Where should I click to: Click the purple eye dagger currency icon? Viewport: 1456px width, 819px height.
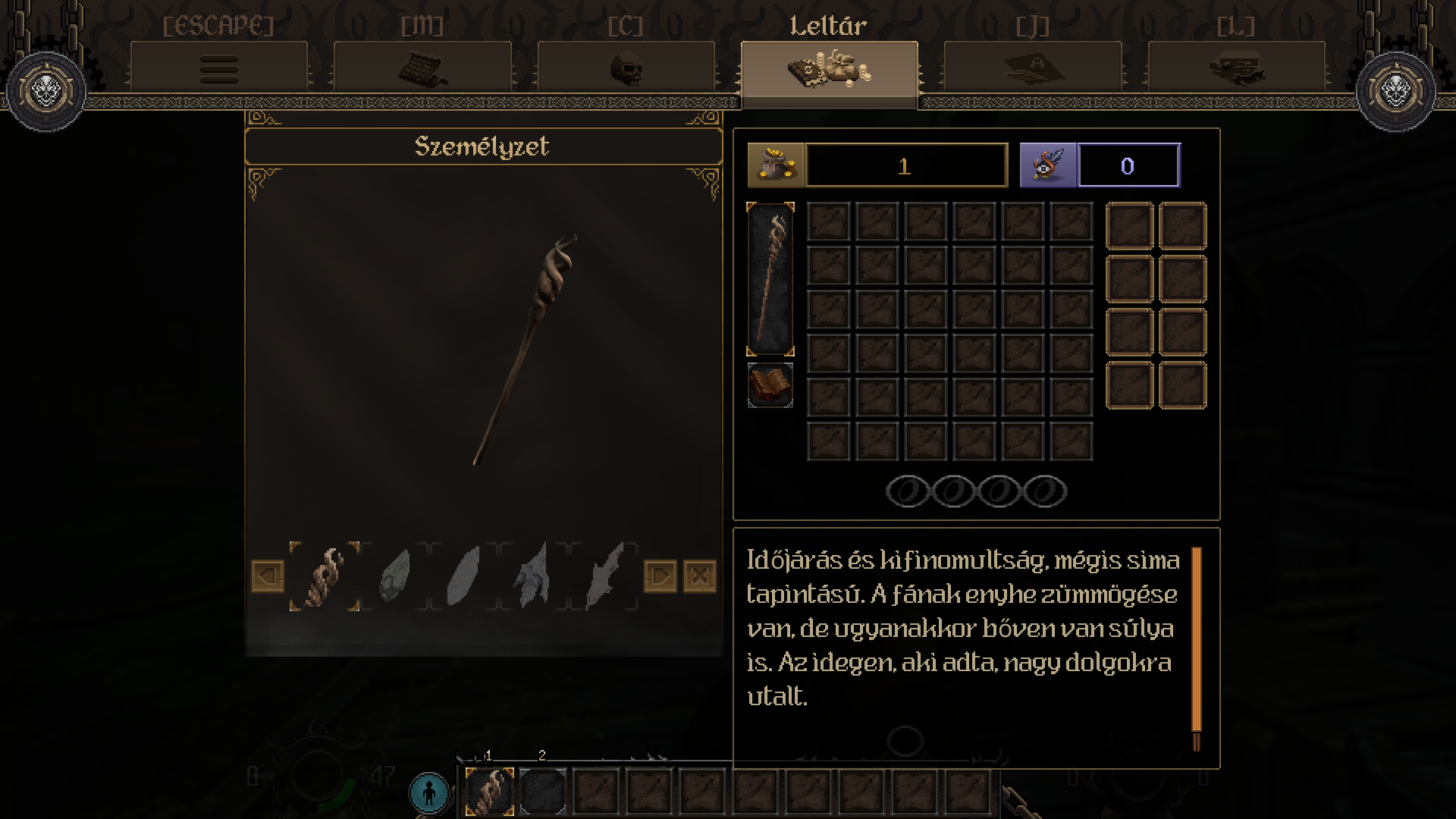1048,165
